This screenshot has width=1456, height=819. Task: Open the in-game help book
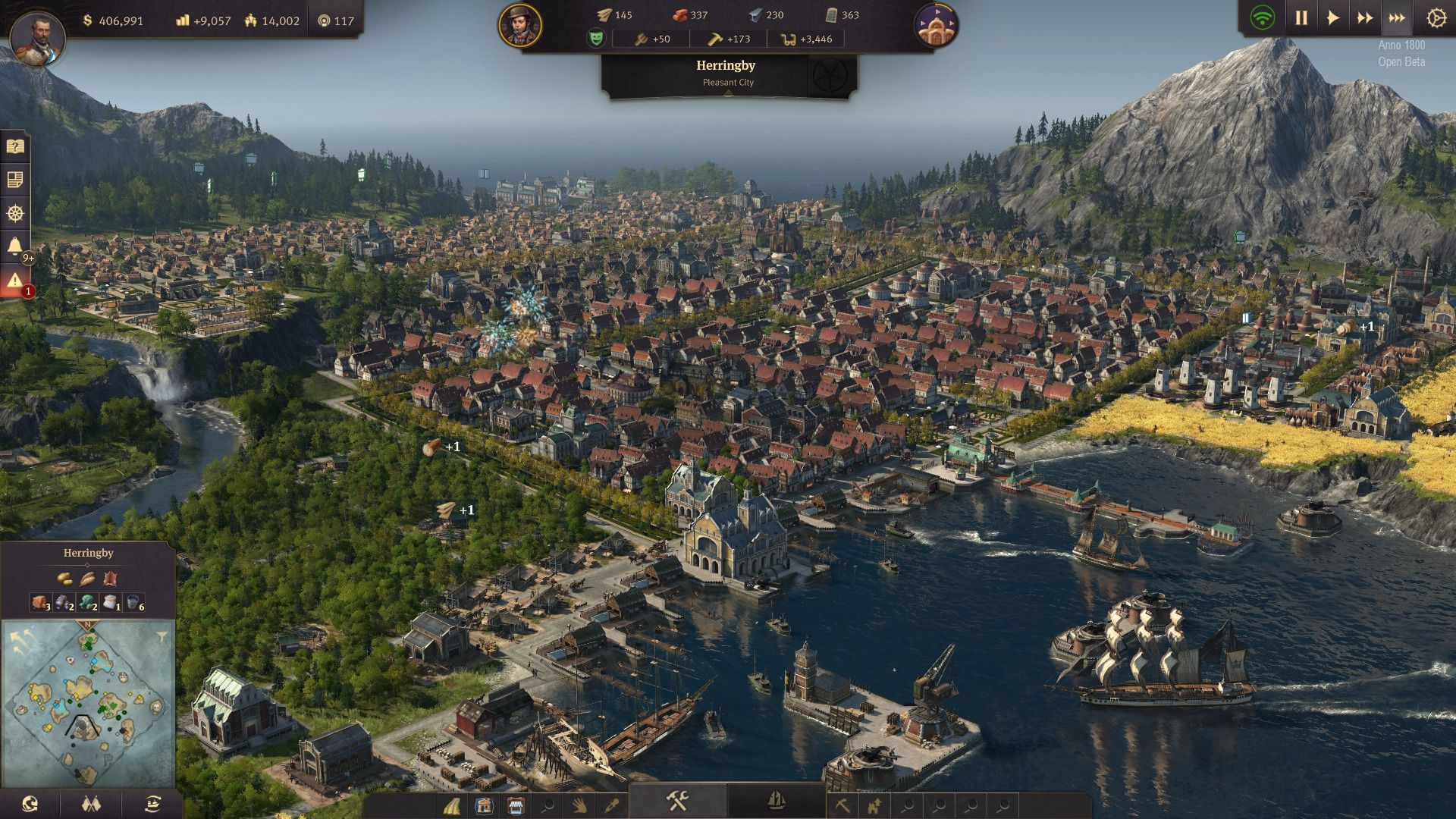(15, 146)
